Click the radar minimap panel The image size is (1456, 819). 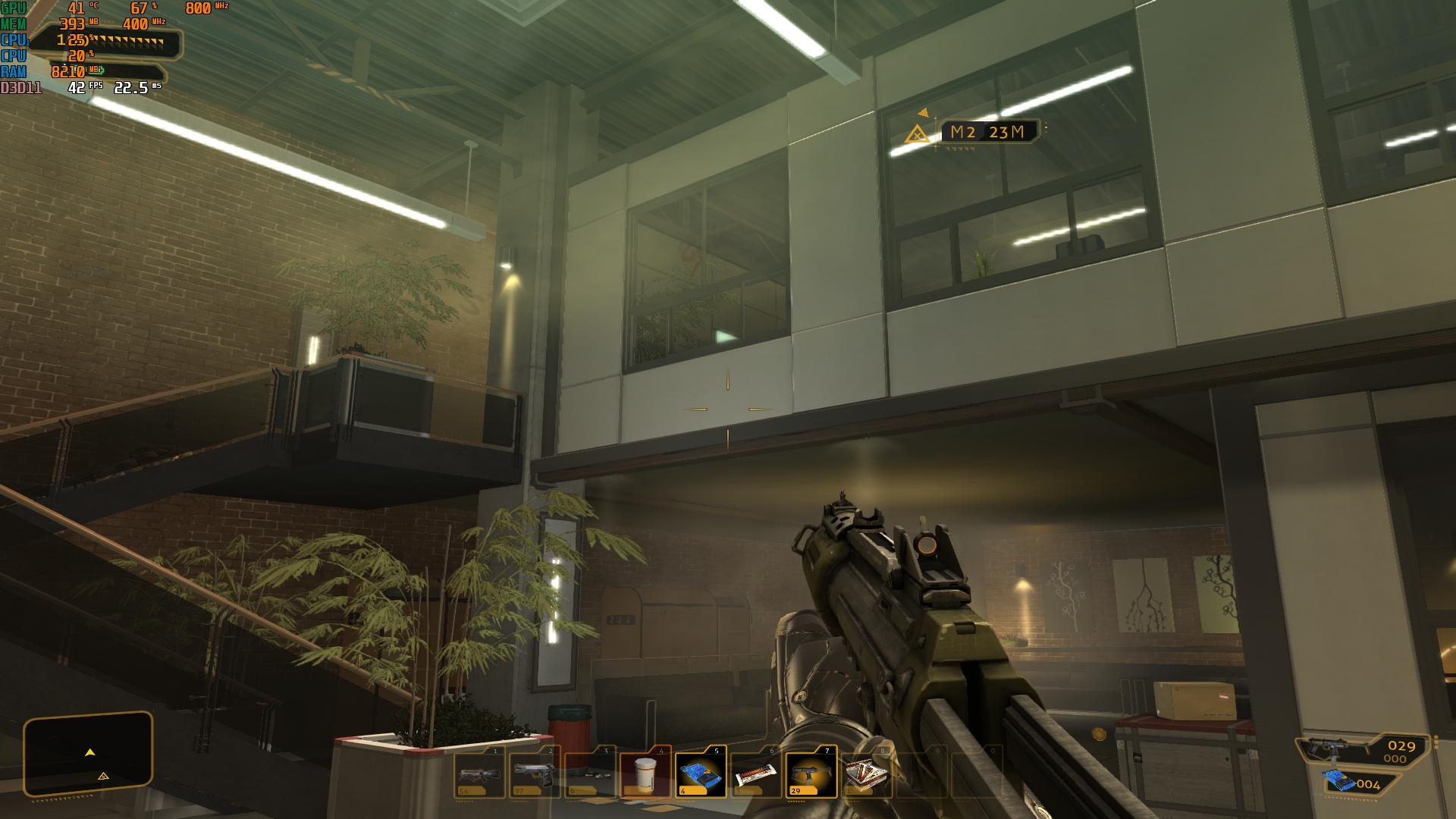coord(88,753)
